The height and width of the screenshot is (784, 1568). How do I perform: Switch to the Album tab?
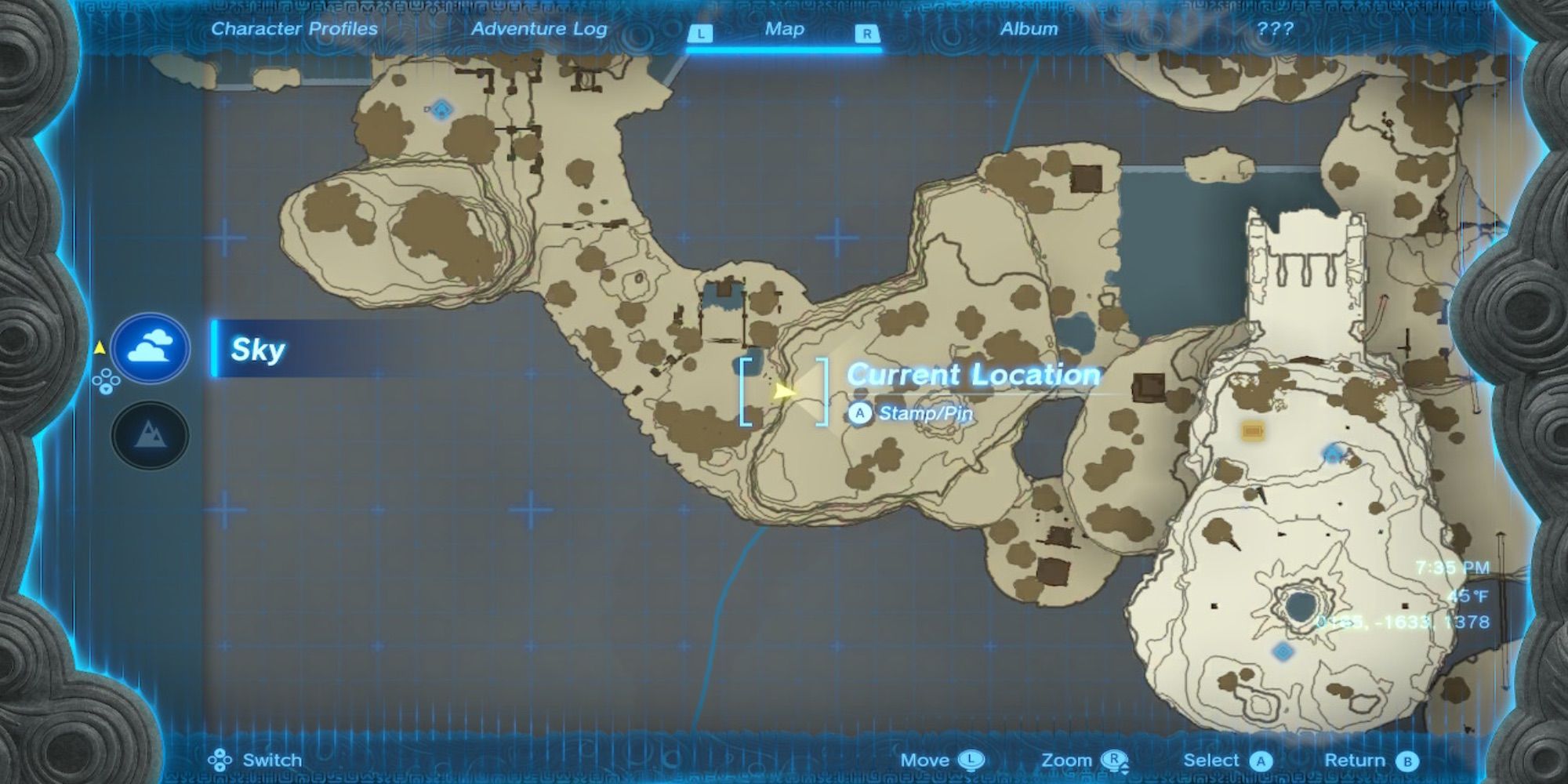click(1028, 28)
